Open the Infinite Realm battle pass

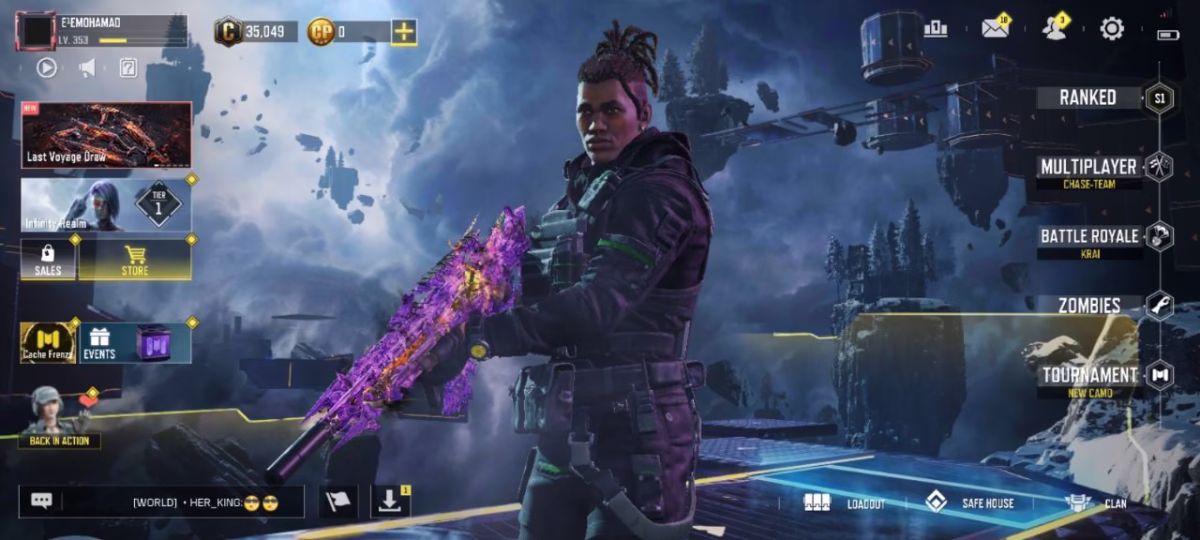point(106,205)
